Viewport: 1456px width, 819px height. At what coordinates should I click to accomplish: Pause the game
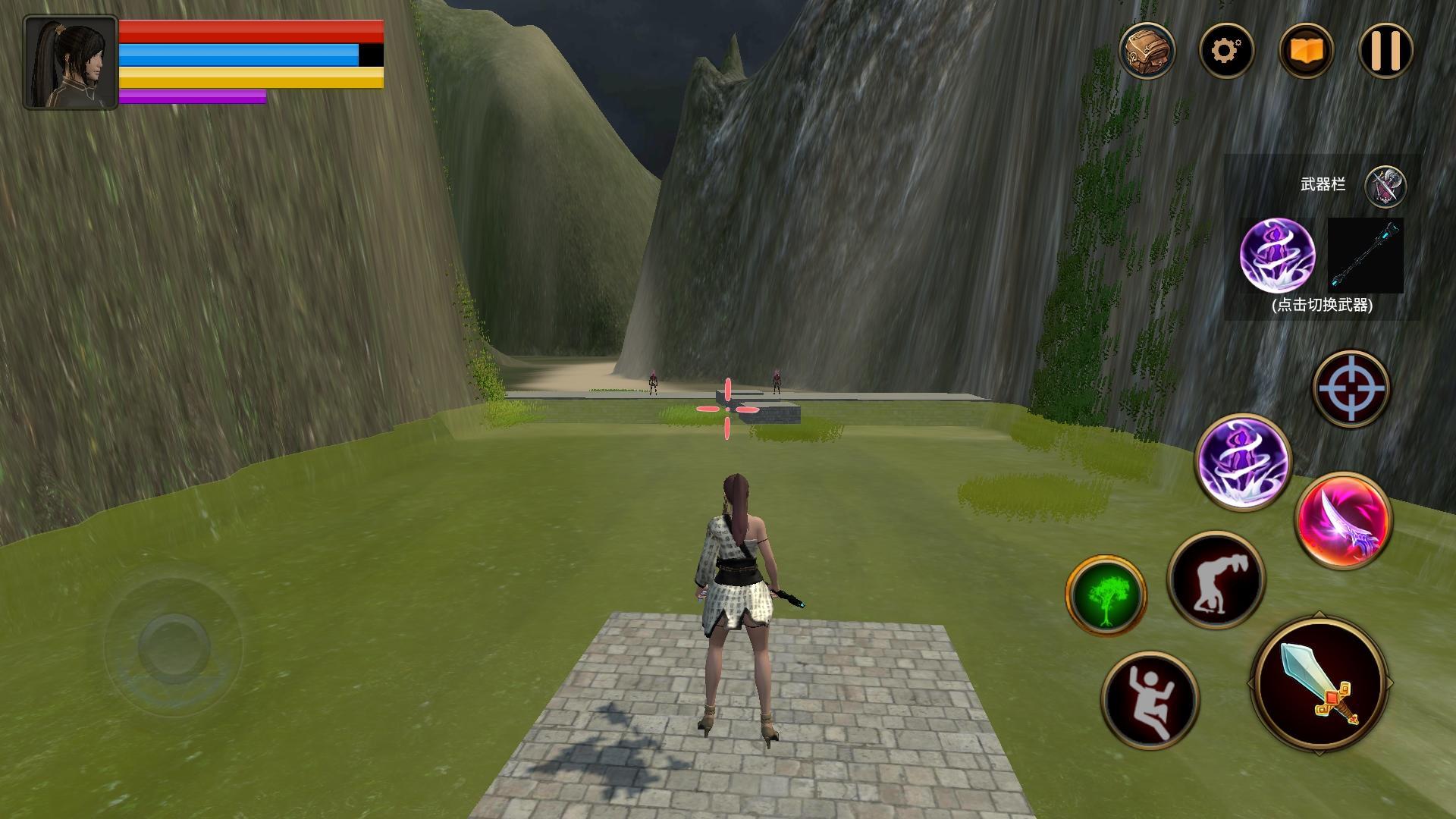(x=1385, y=51)
